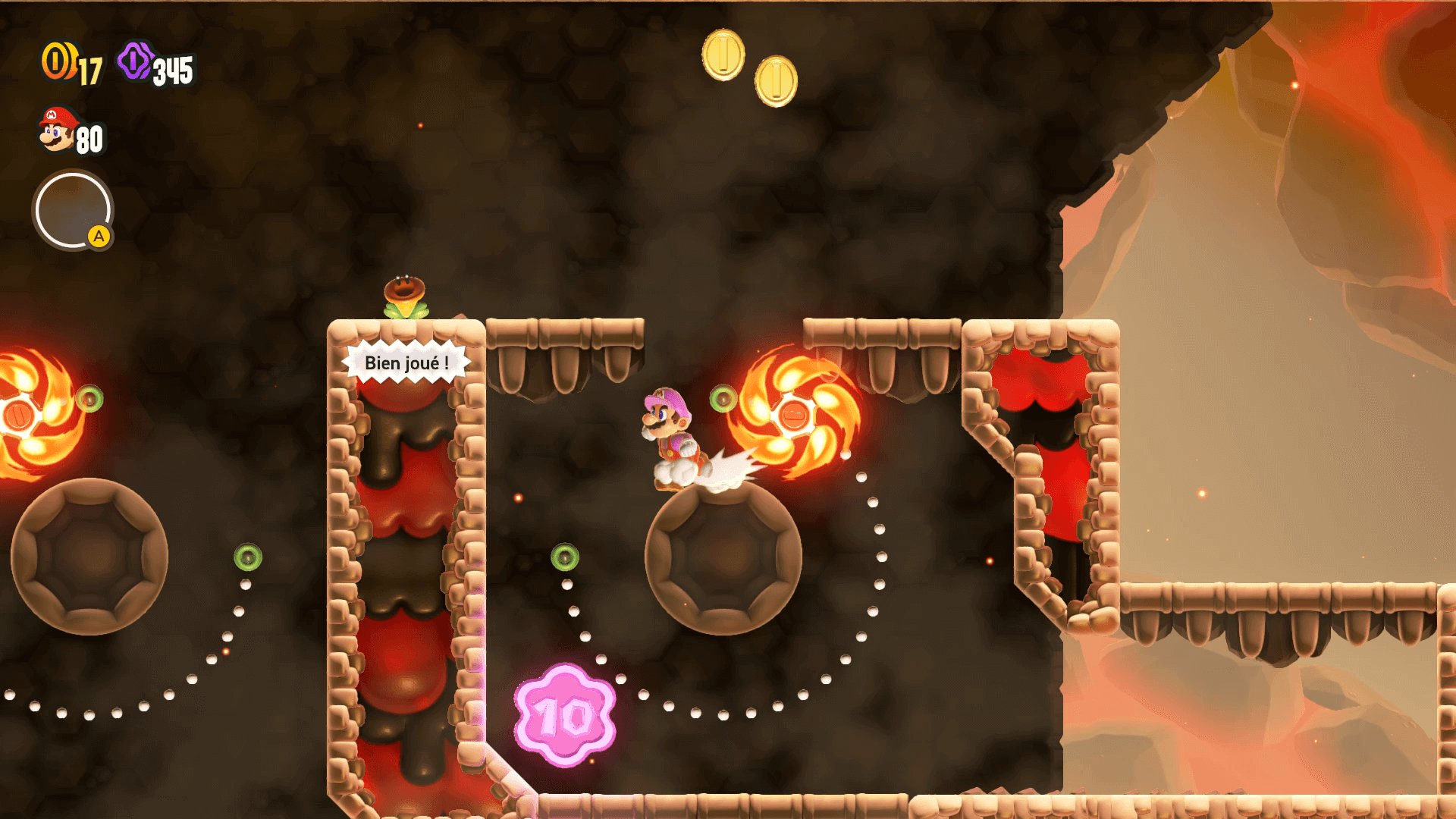The width and height of the screenshot is (1456, 819).
Task: Select the empty stored item ring
Action: [73, 210]
